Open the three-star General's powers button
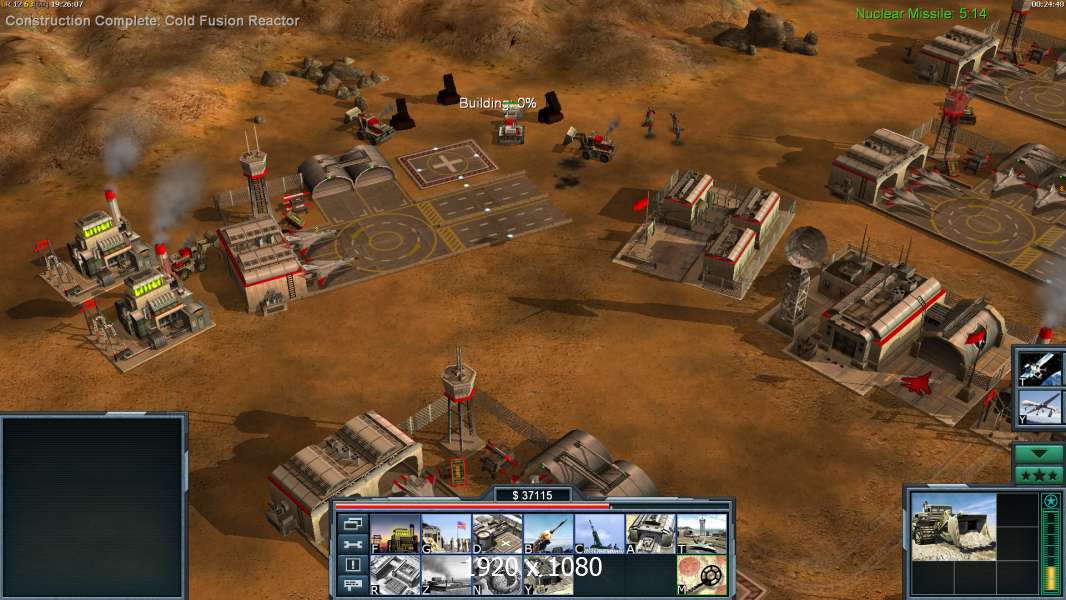1066x600 pixels. coord(1039,475)
